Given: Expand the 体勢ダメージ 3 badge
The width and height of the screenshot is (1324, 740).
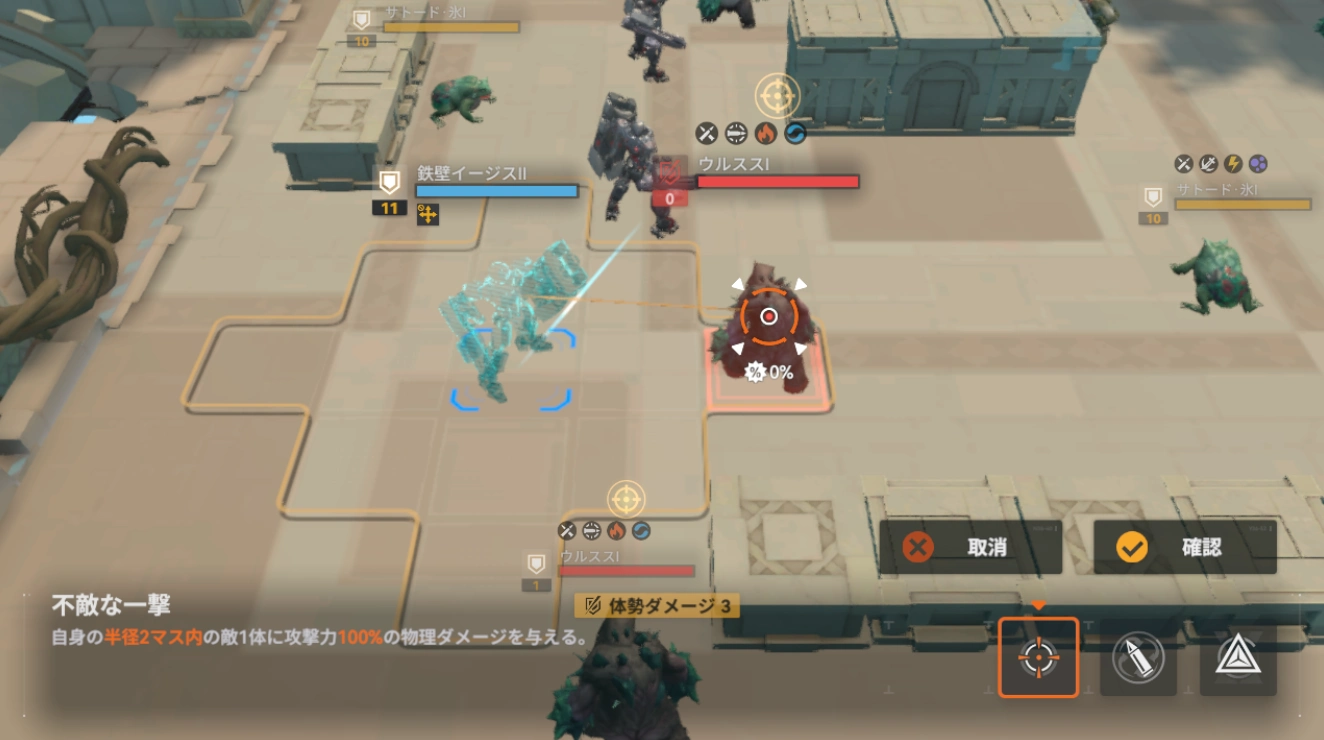Looking at the screenshot, I should 655,606.
